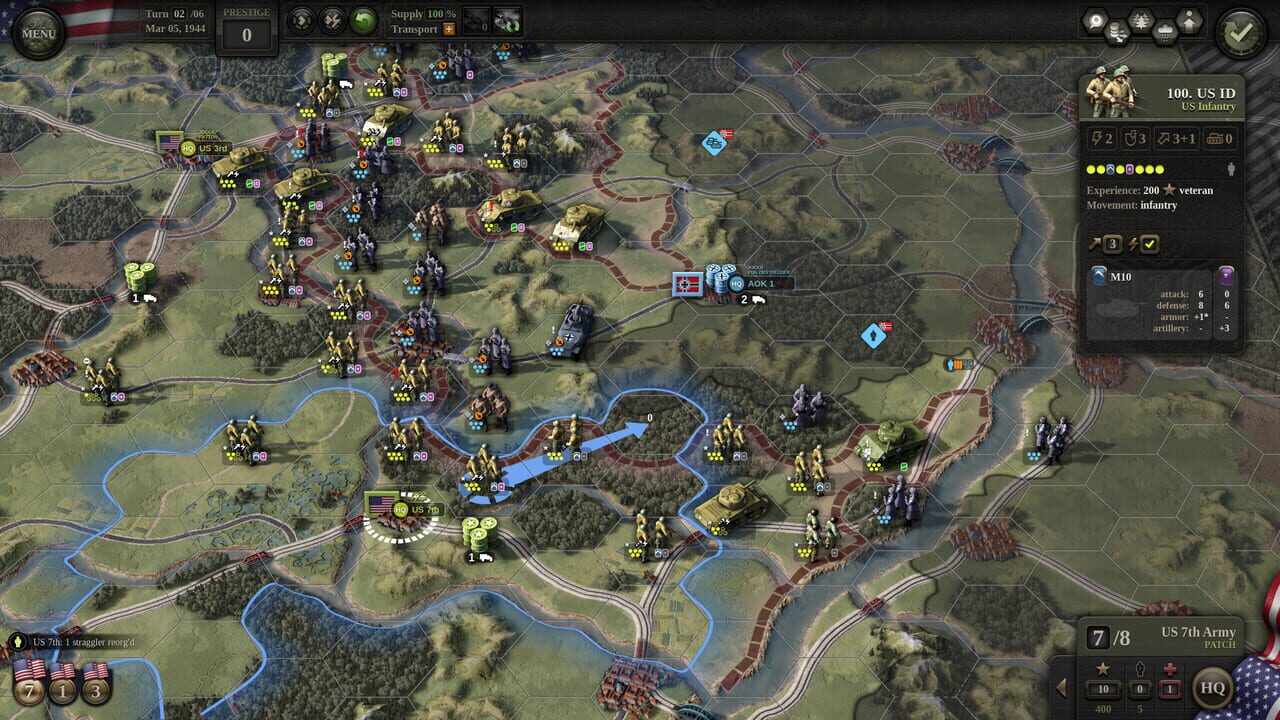1280x720 pixels.
Task: Click the magnifier objective overlay icon
Action: (x=1096, y=18)
